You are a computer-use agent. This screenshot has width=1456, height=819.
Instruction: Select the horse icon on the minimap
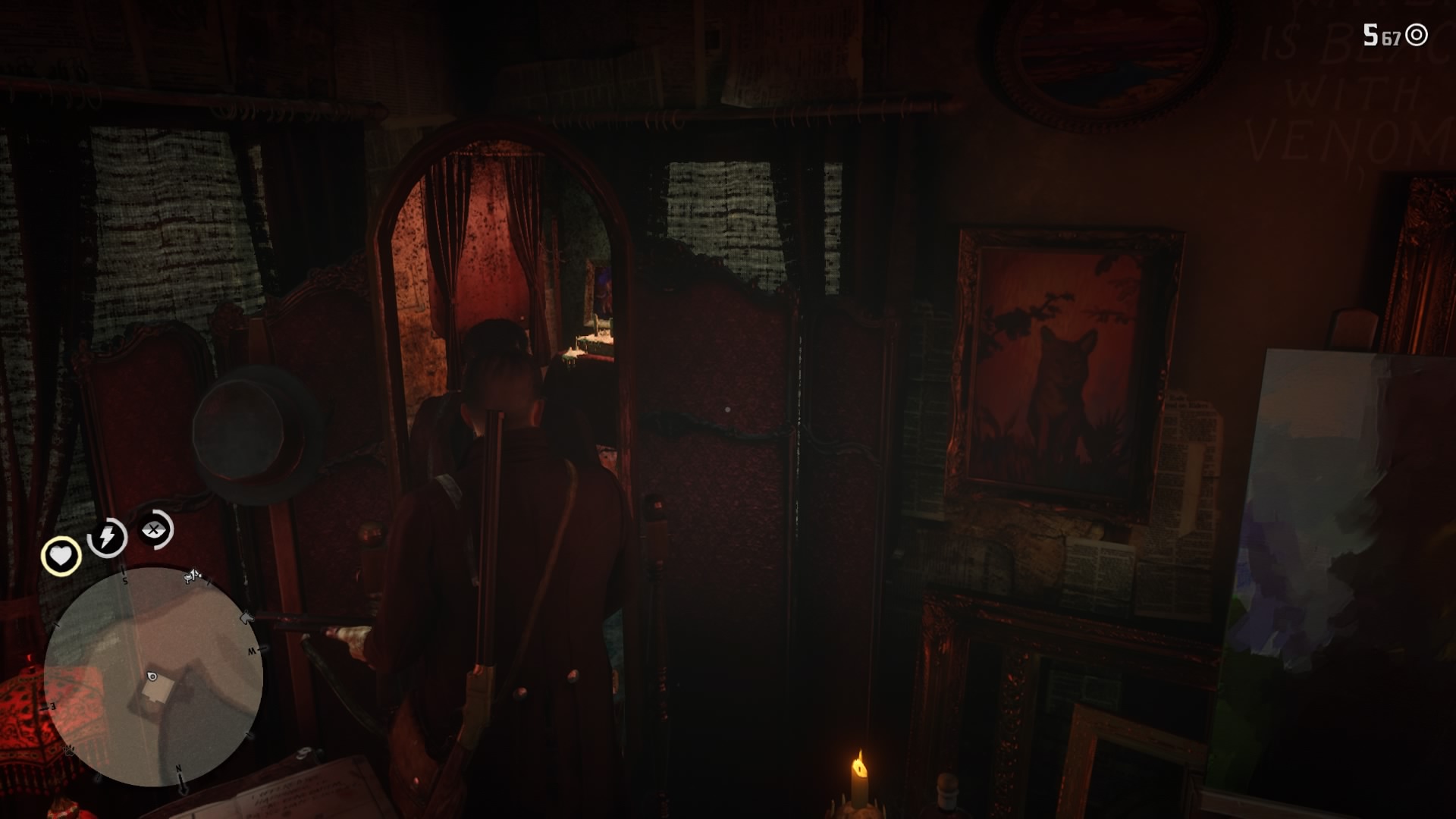pyautogui.click(x=246, y=617)
